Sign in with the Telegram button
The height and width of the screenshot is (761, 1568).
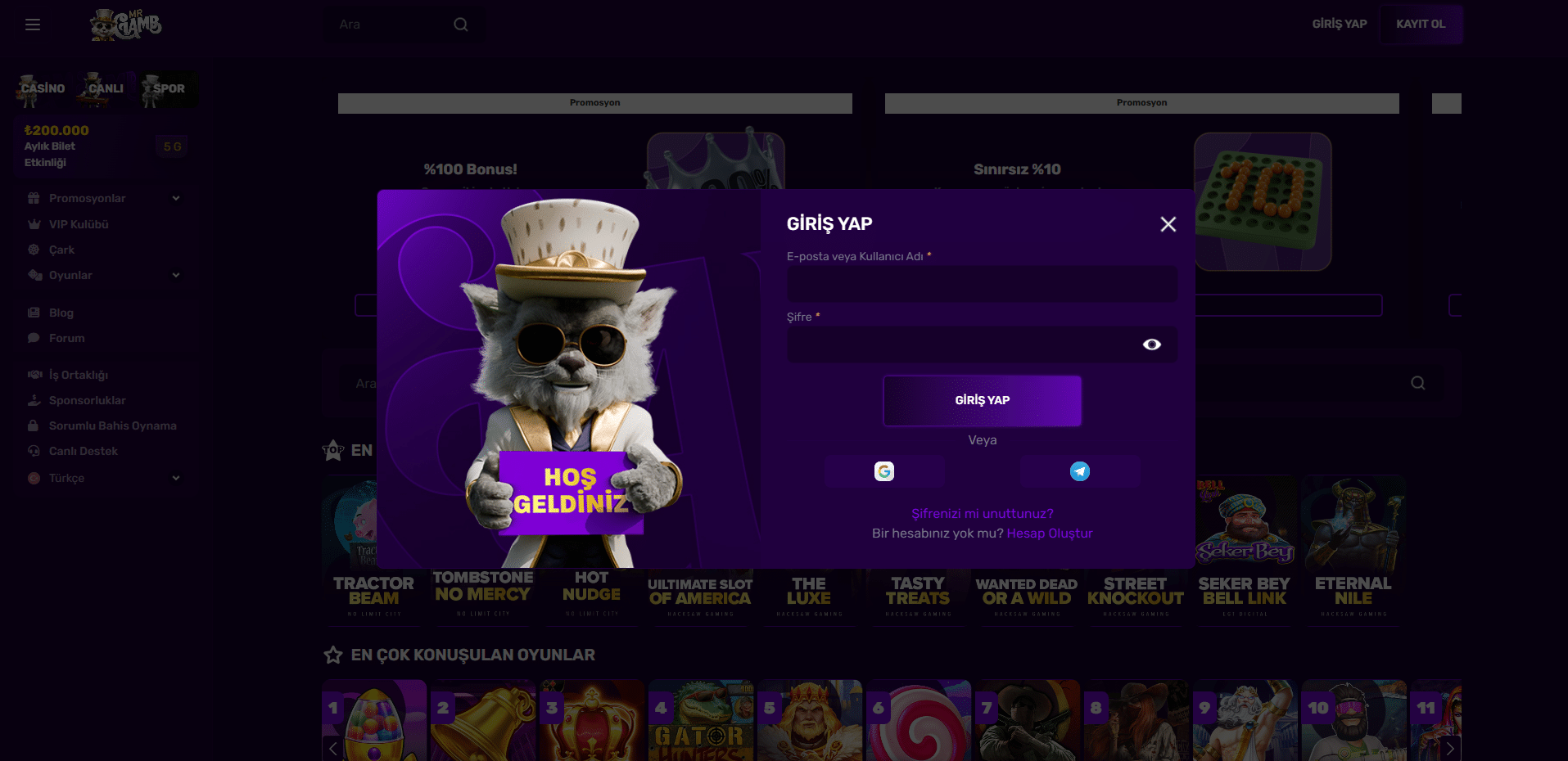pos(1080,471)
